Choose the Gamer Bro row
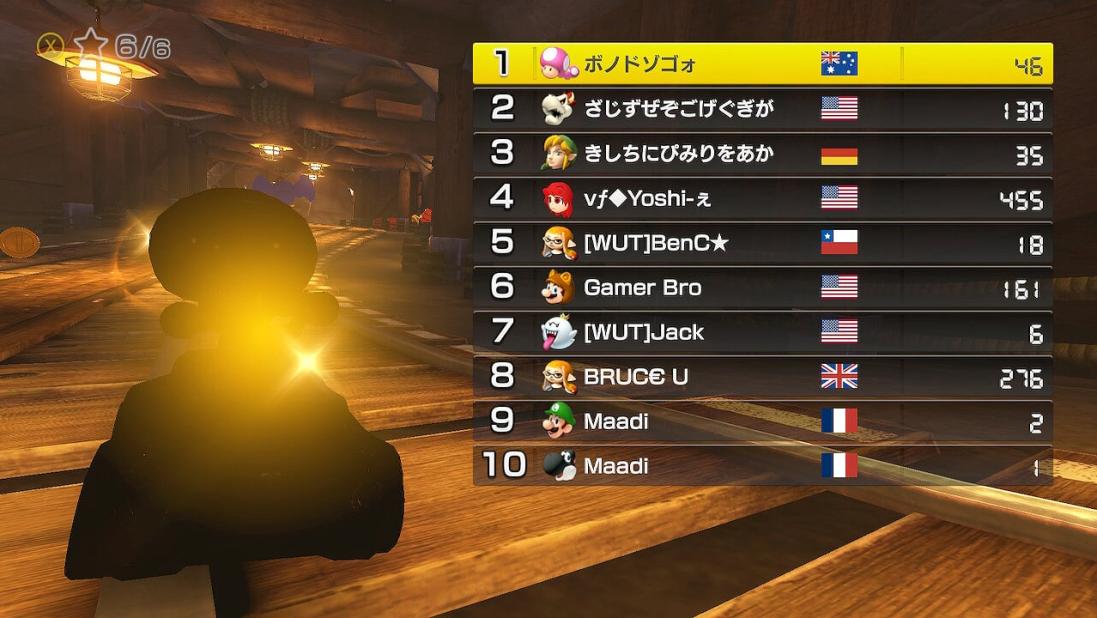 (x=762, y=288)
